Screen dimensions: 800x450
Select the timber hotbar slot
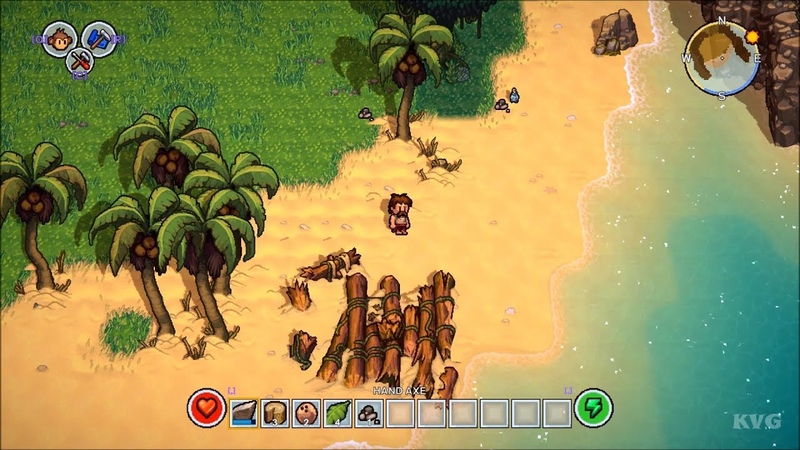276,412
